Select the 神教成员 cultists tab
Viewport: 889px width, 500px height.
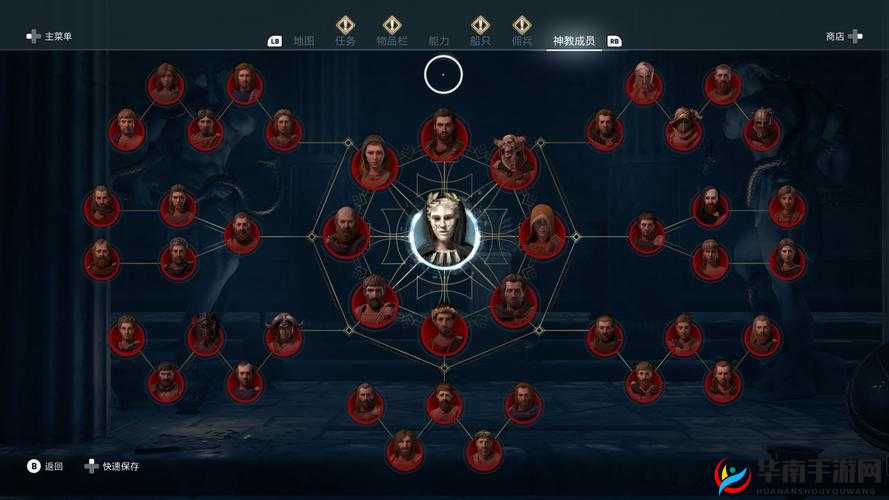574,41
